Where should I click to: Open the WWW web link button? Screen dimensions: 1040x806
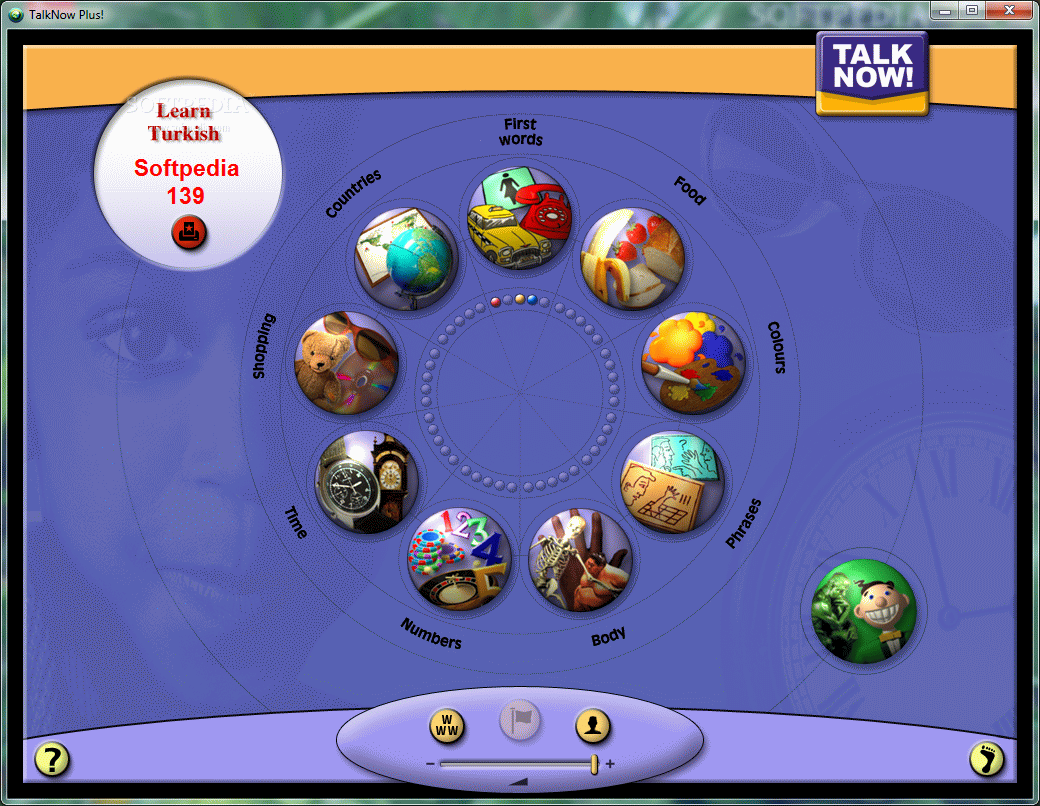[x=447, y=726]
